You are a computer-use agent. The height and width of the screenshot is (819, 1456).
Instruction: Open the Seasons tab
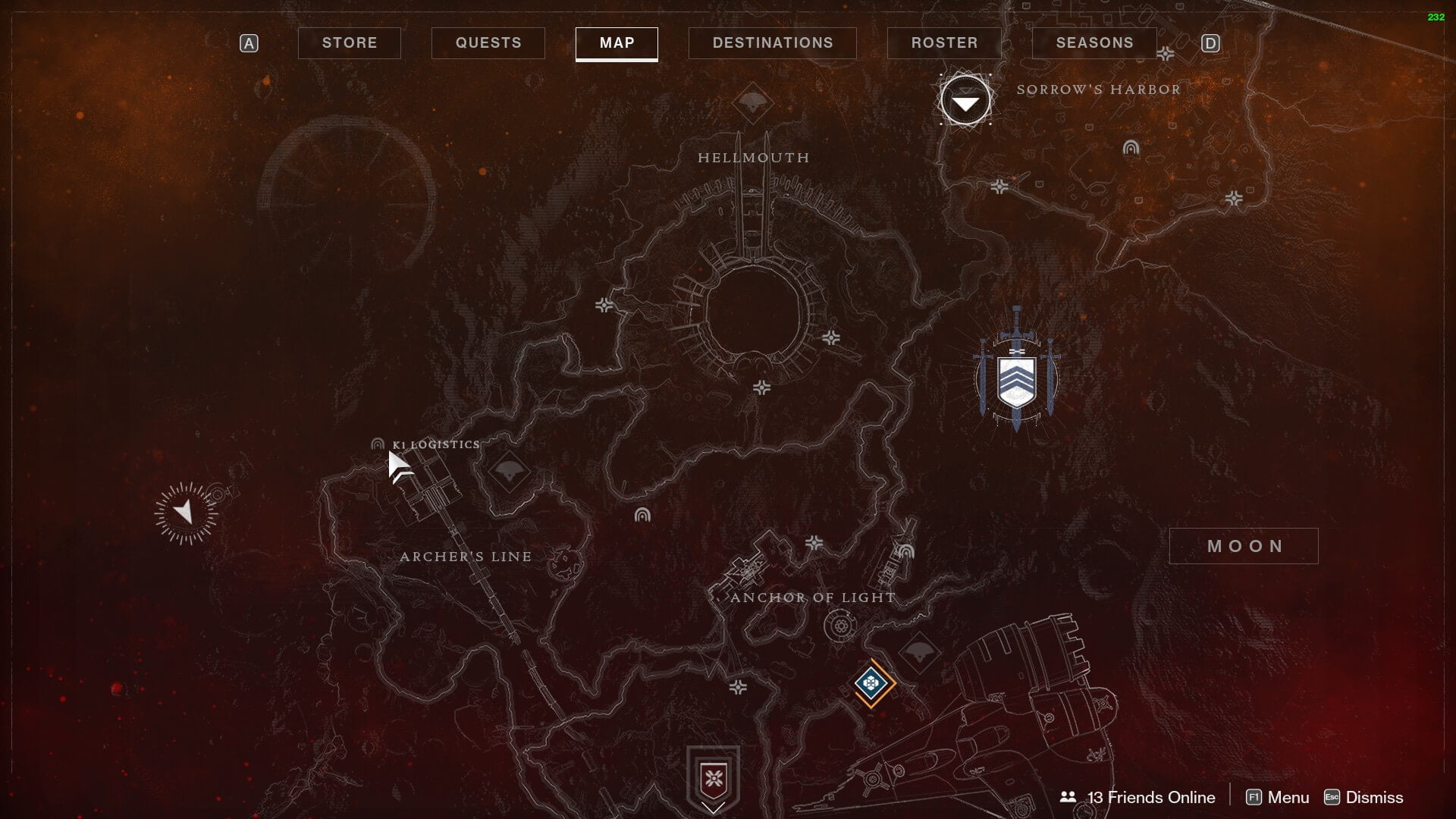click(x=1094, y=43)
